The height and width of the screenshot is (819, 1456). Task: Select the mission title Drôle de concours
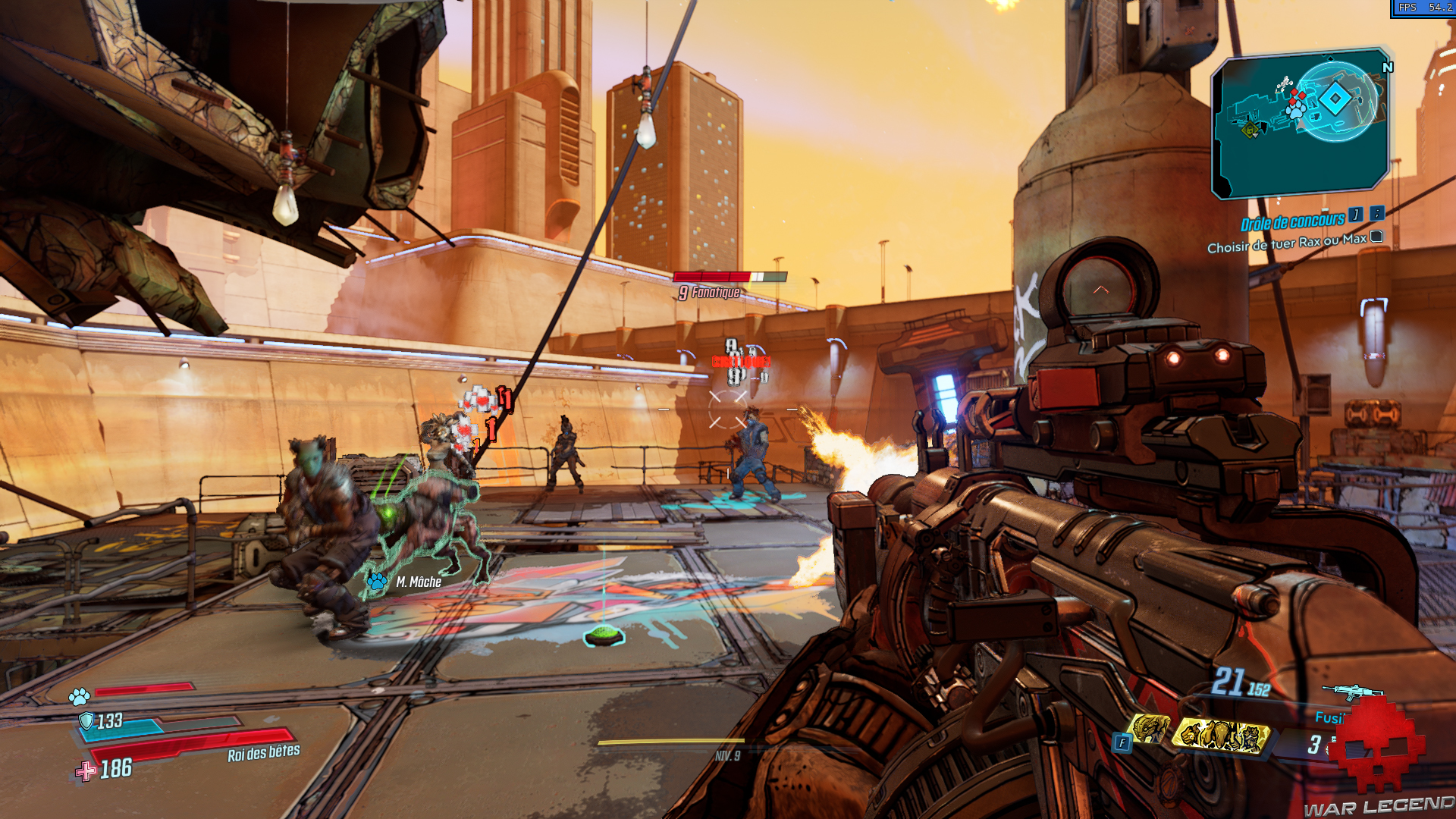coord(1293,222)
